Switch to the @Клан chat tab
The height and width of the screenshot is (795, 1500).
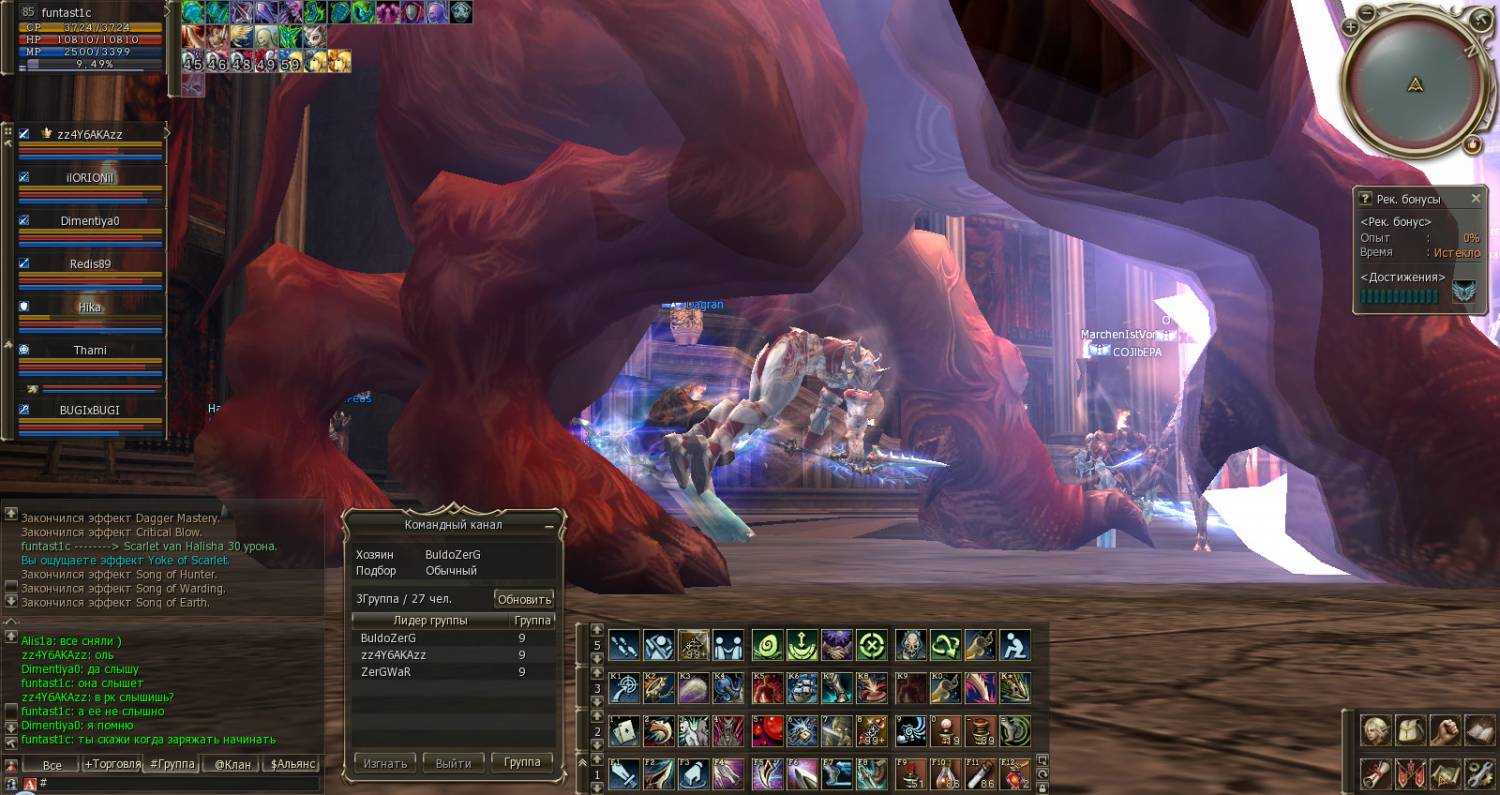233,764
